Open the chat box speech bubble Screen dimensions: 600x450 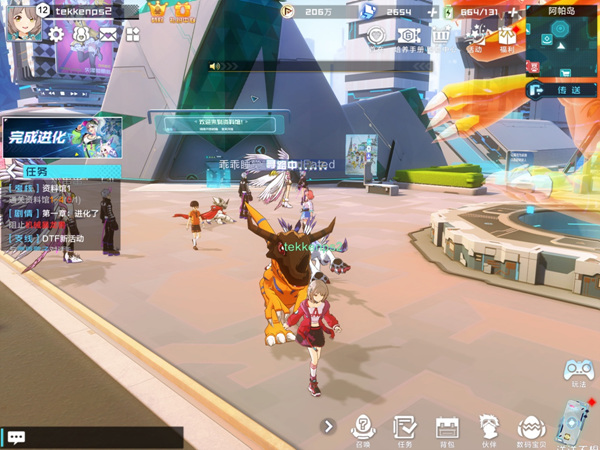coord(16,437)
